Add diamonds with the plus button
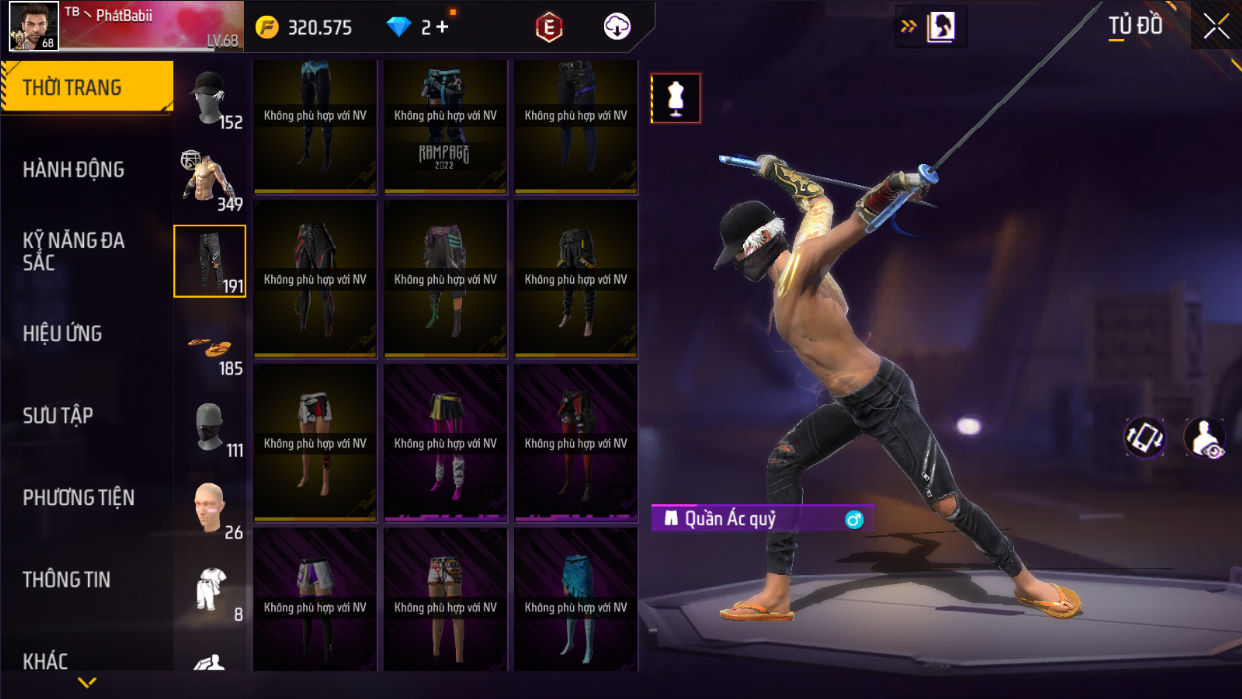Image resolution: width=1242 pixels, height=699 pixels. point(442,28)
